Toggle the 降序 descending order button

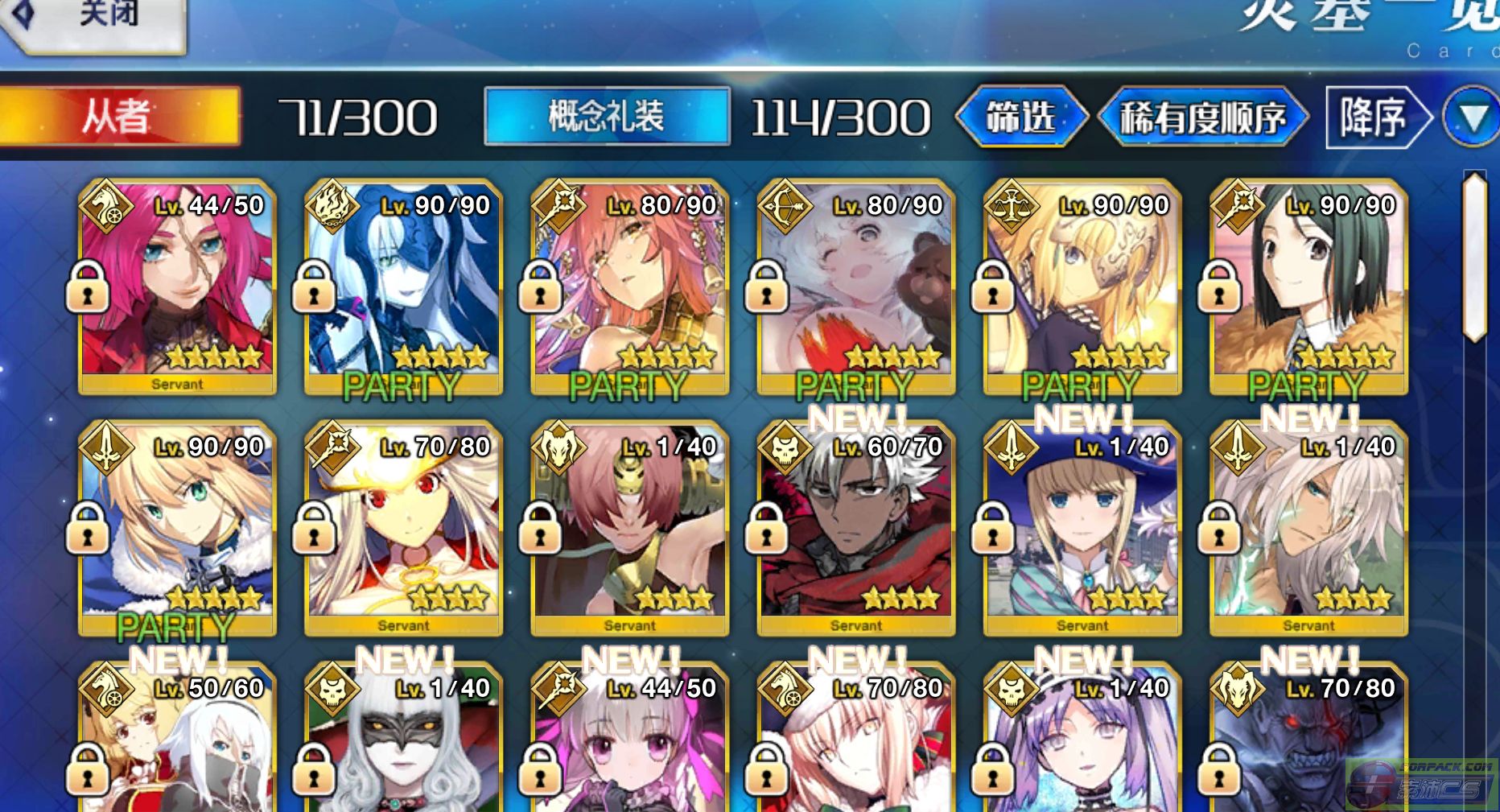[1375, 117]
